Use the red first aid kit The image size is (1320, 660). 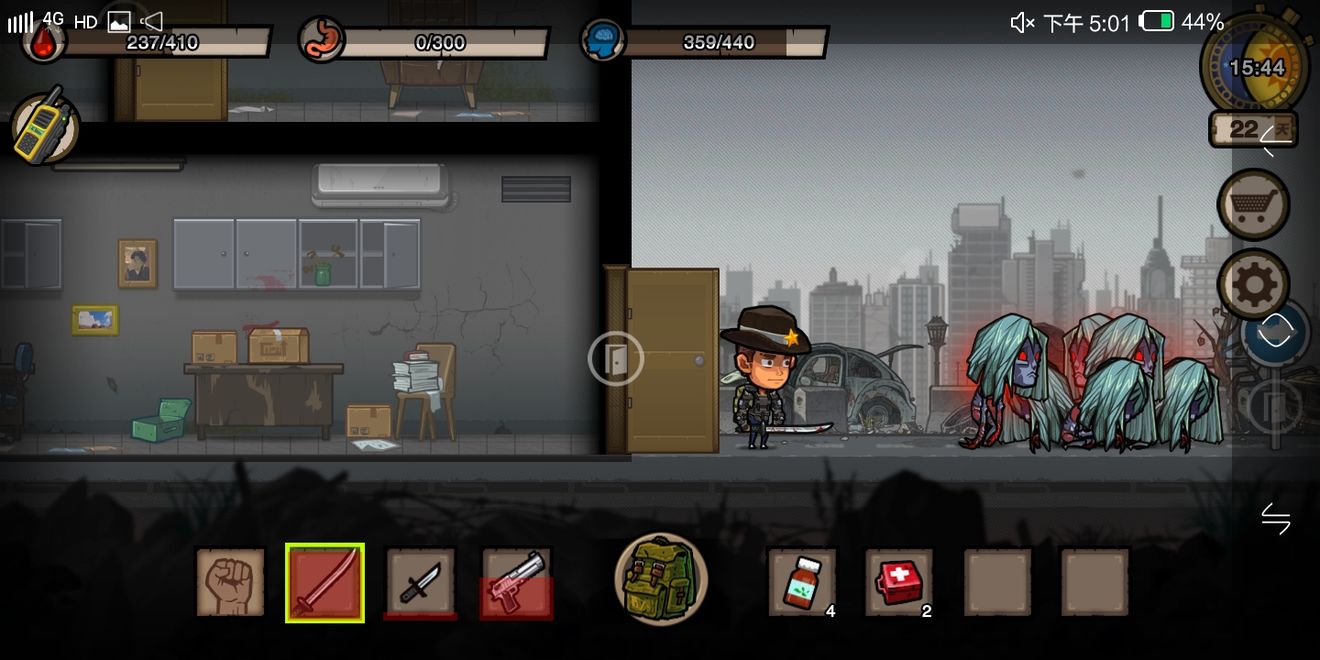899,582
